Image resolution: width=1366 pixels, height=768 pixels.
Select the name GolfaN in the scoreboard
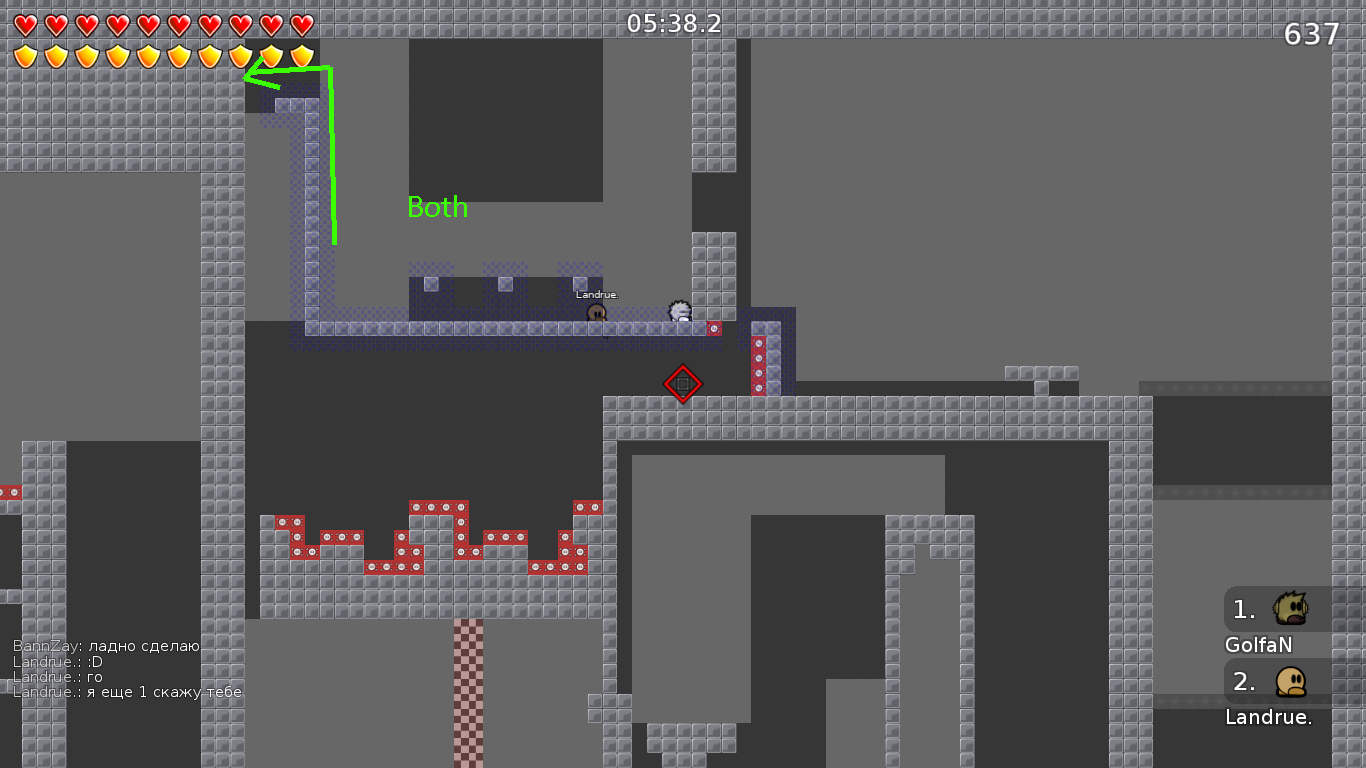point(1257,645)
